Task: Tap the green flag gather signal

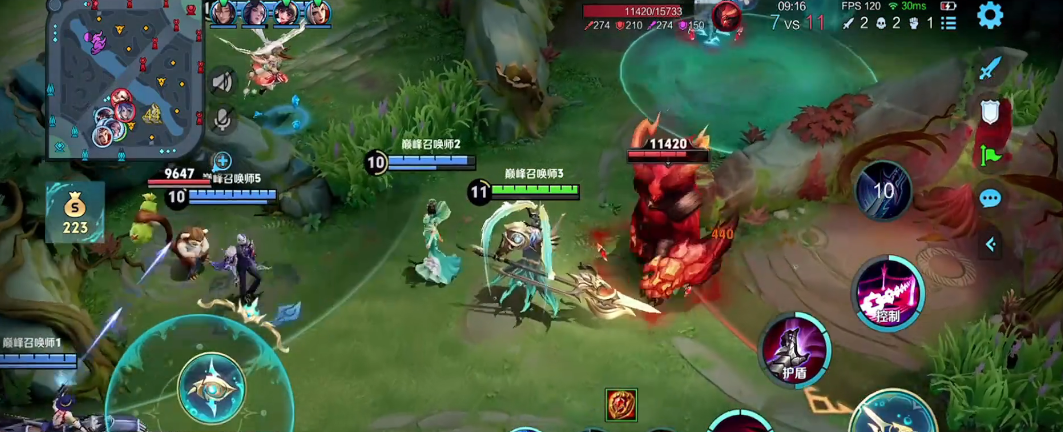Action: click(990, 156)
